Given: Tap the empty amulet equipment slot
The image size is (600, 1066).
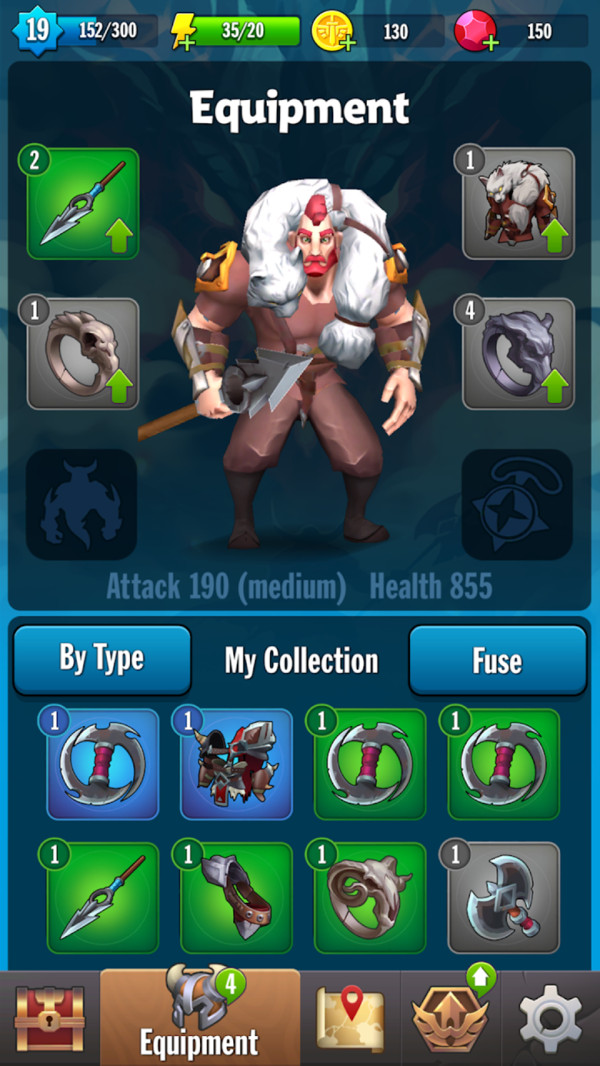Looking at the screenshot, I should [517, 504].
